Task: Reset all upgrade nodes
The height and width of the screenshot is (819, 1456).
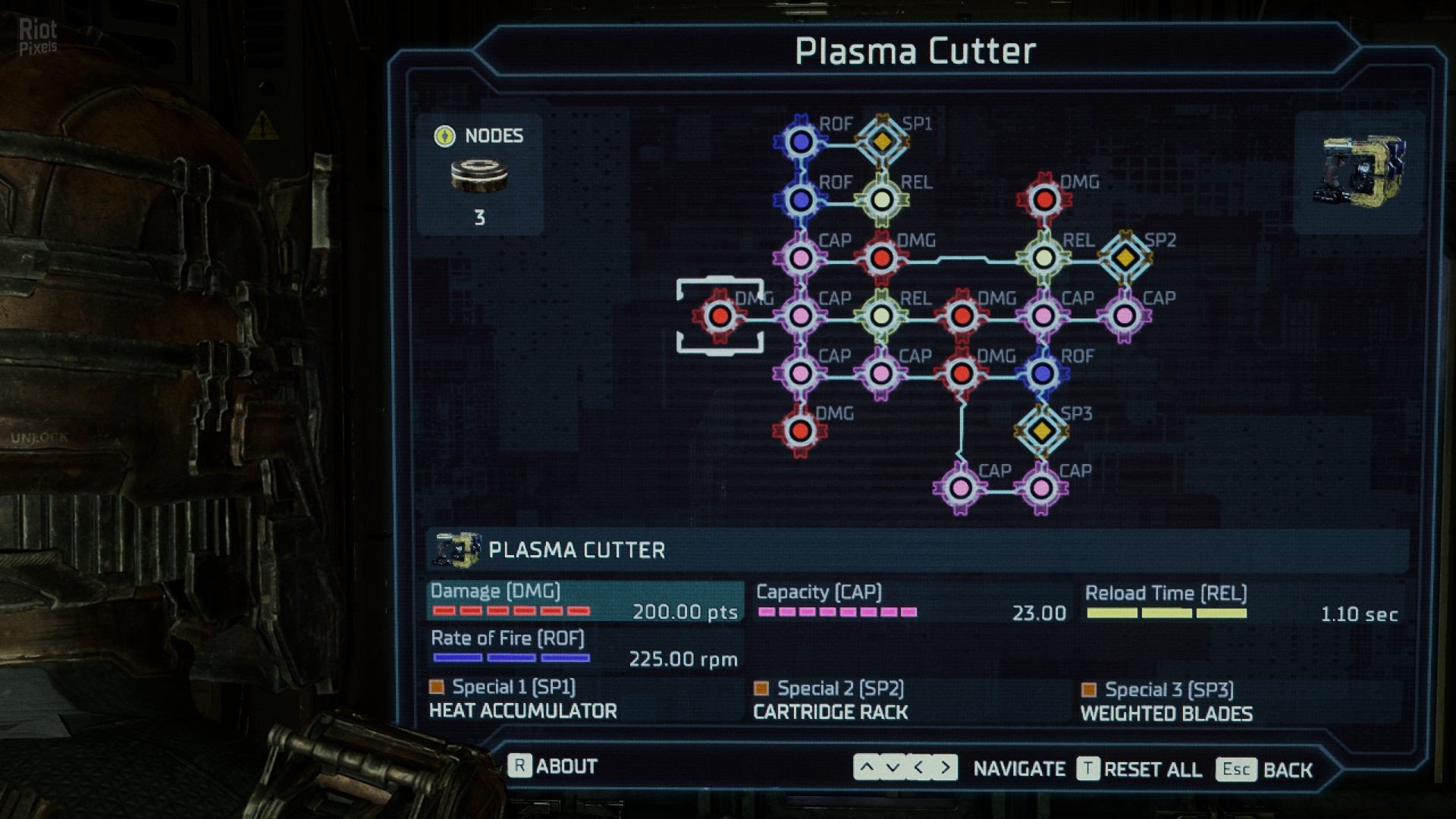Action: click(1139, 769)
